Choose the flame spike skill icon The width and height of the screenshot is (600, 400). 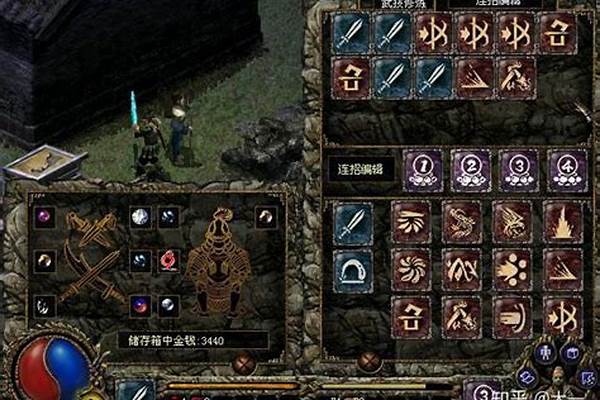pyautogui.click(x=563, y=222)
